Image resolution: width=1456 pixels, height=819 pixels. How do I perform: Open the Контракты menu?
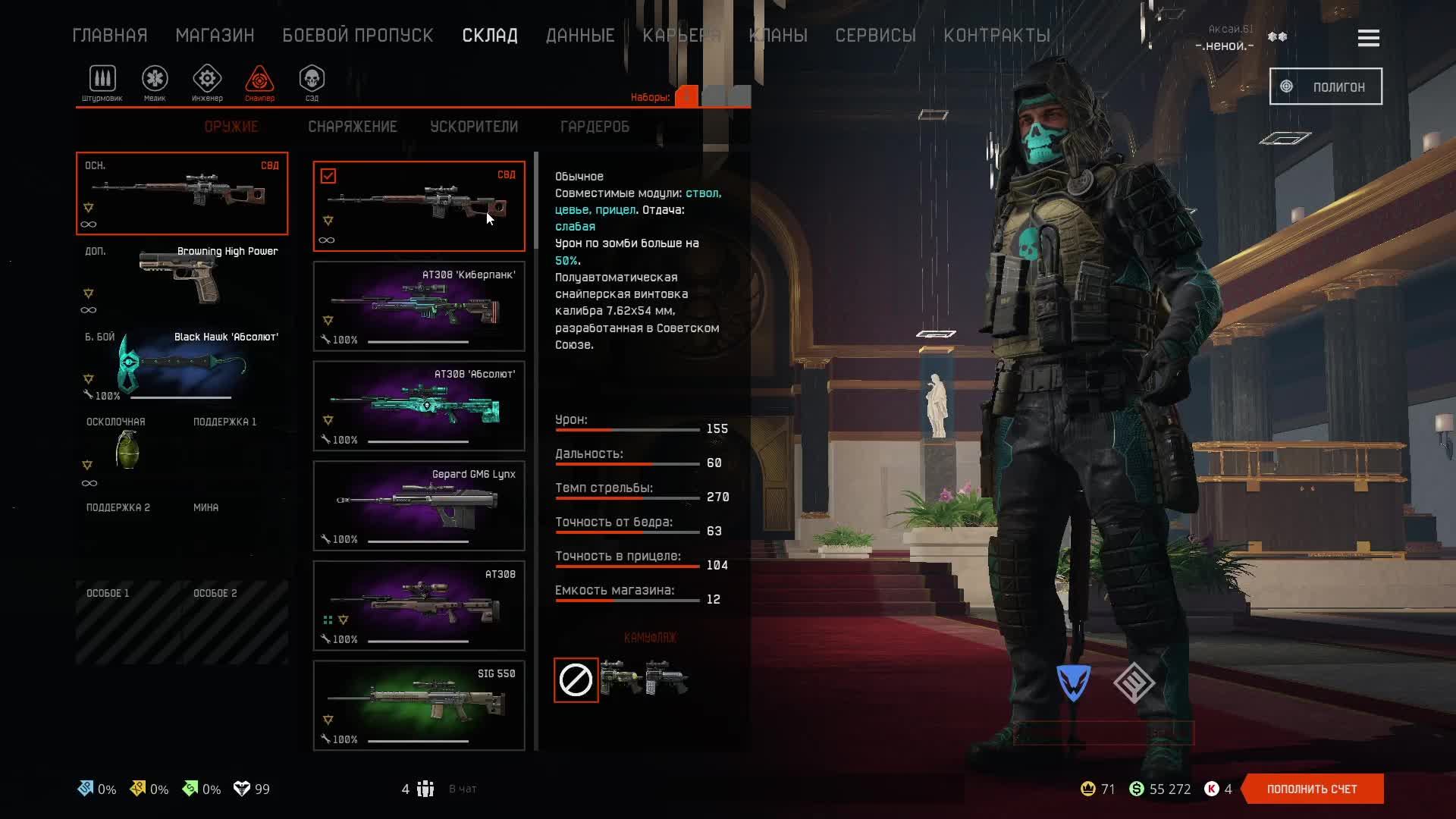996,36
